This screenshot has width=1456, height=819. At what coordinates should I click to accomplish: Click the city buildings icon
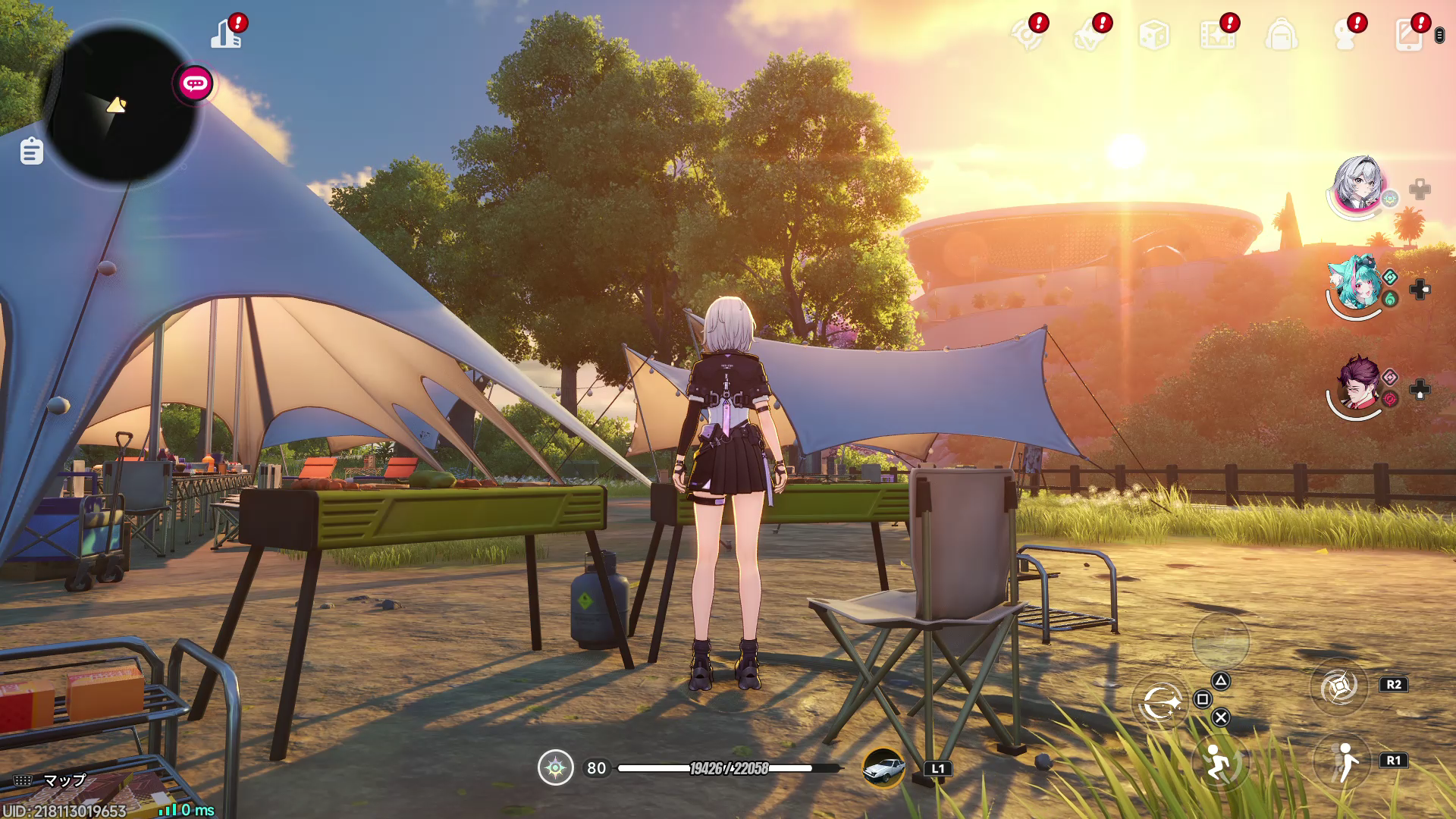pyautogui.click(x=225, y=35)
